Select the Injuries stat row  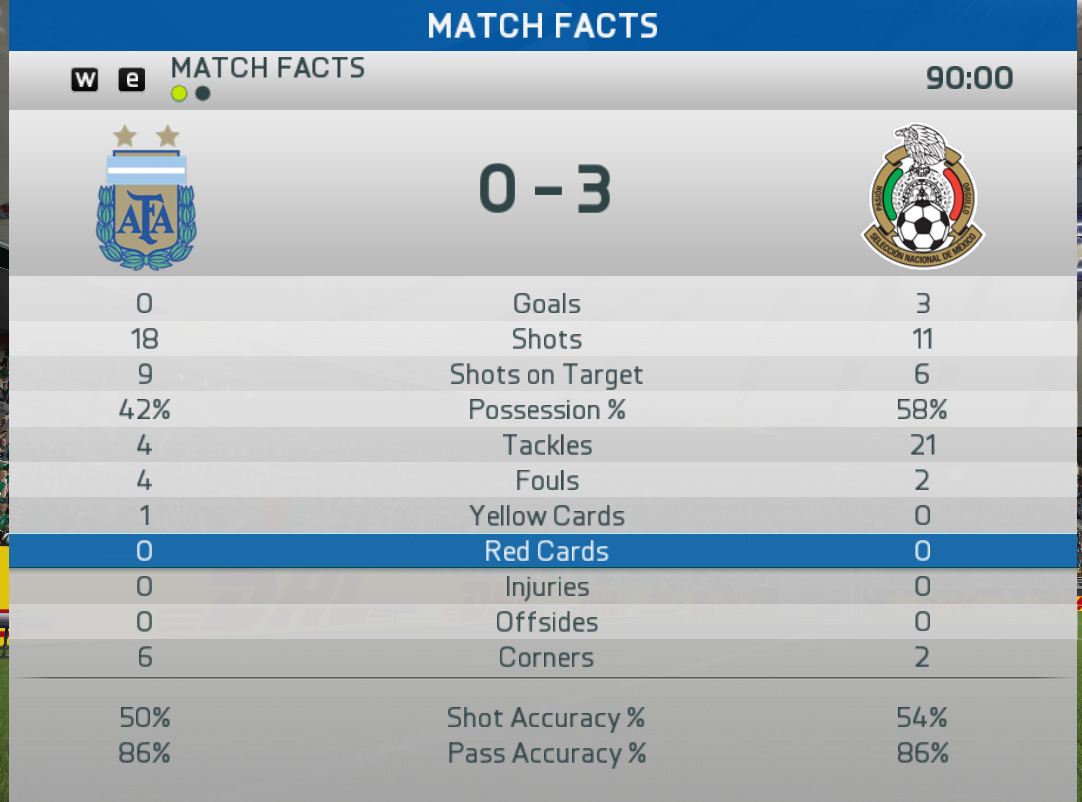[546, 587]
